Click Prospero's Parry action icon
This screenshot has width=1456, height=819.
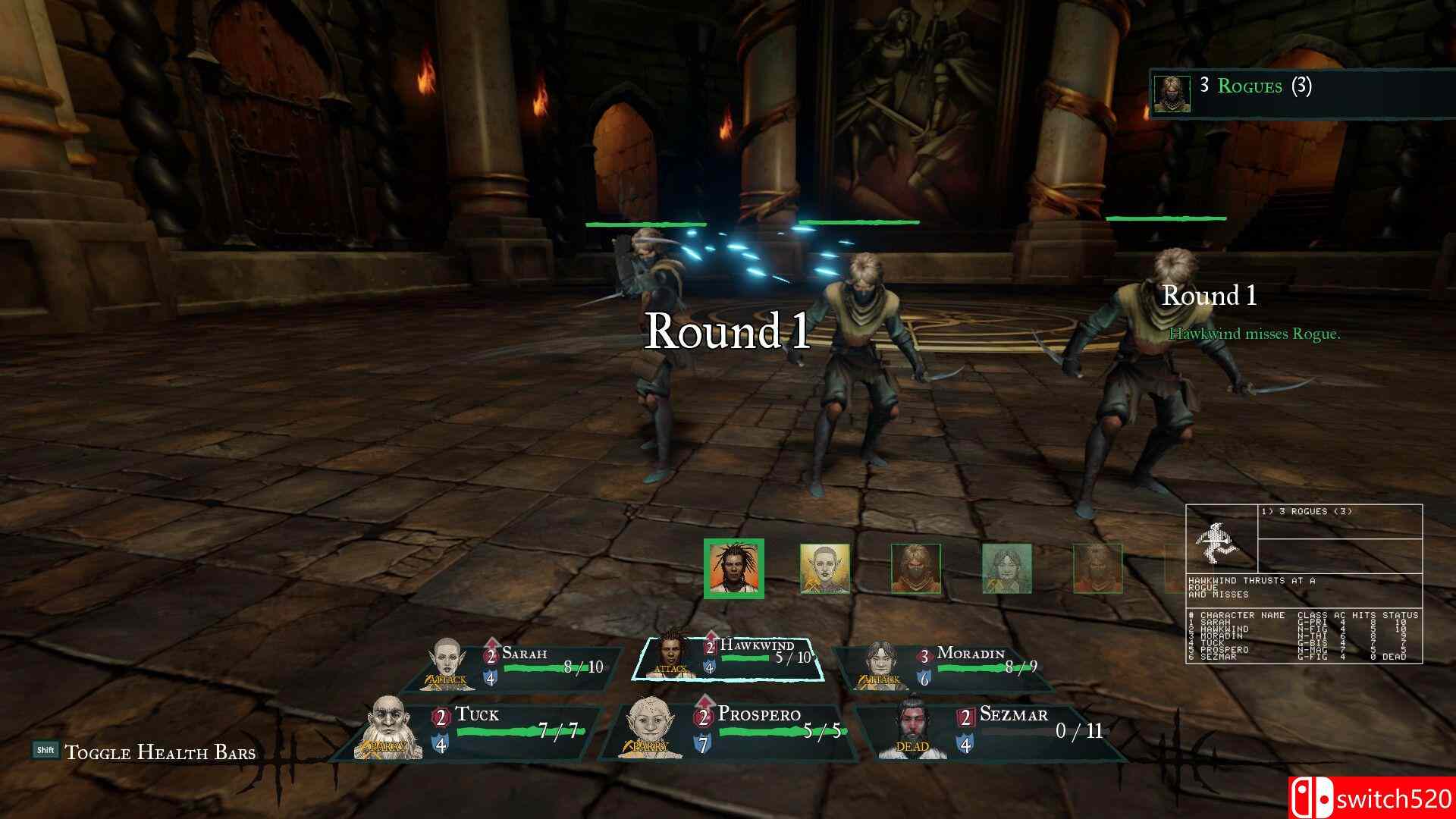click(x=647, y=744)
